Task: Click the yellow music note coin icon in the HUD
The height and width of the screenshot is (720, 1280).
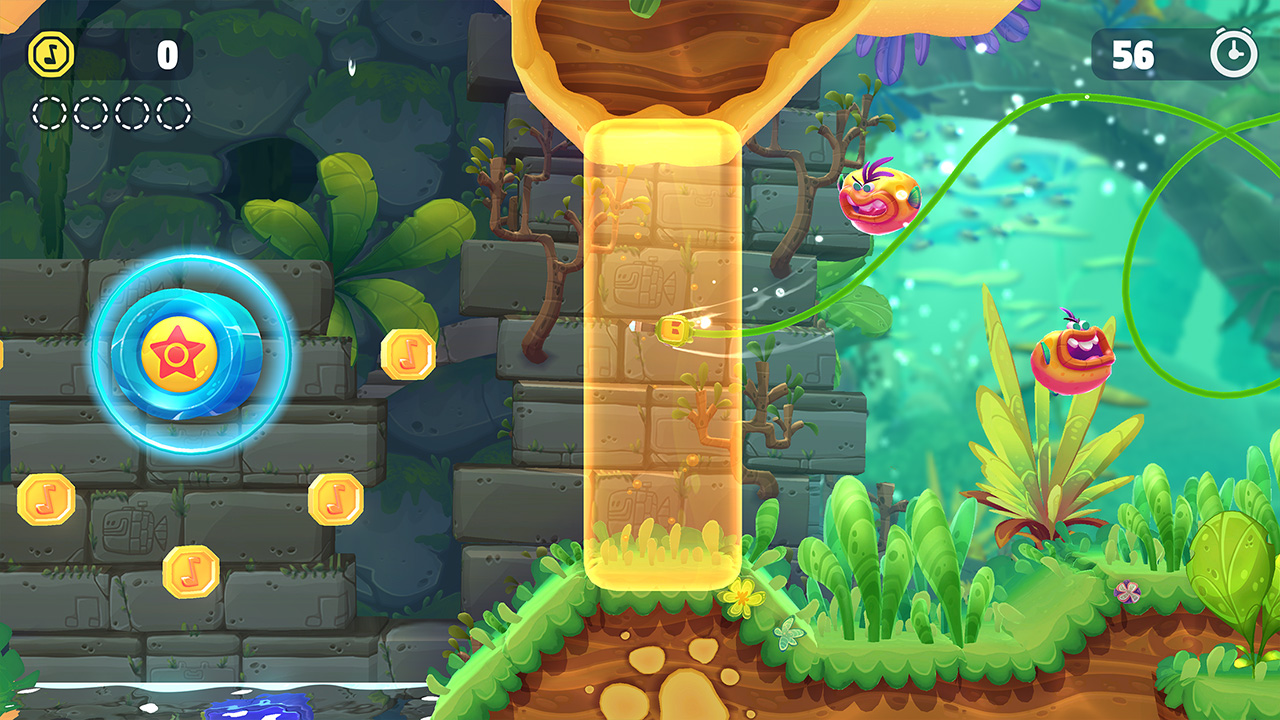Action: 52,54
